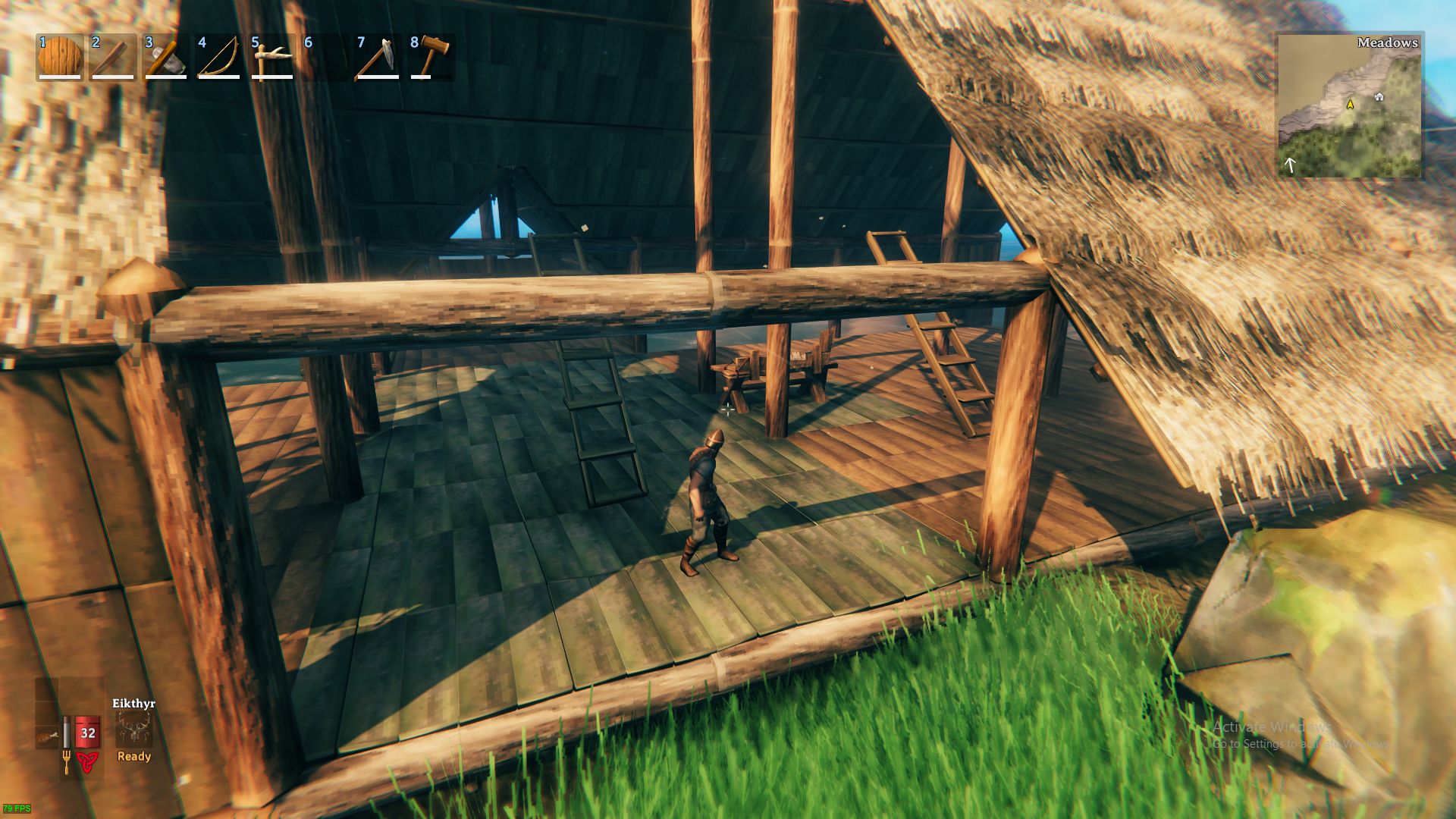This screenshot has width=1456, height=819.
Task: Click the Eikthyr forsaken power icon
Action: pyautogui.click(x=134, y=730)
